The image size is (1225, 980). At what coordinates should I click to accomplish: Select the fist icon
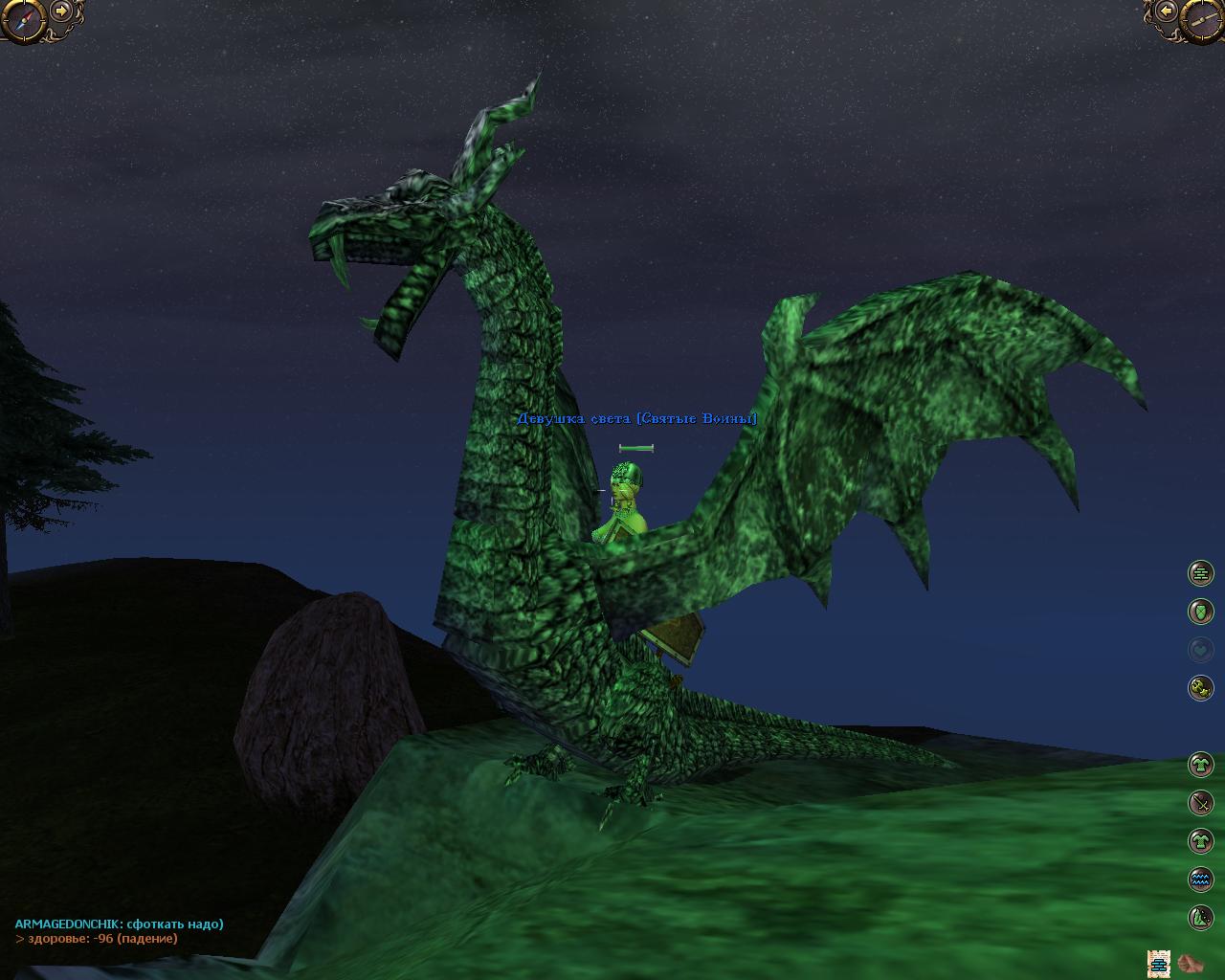coord(1191,962)
